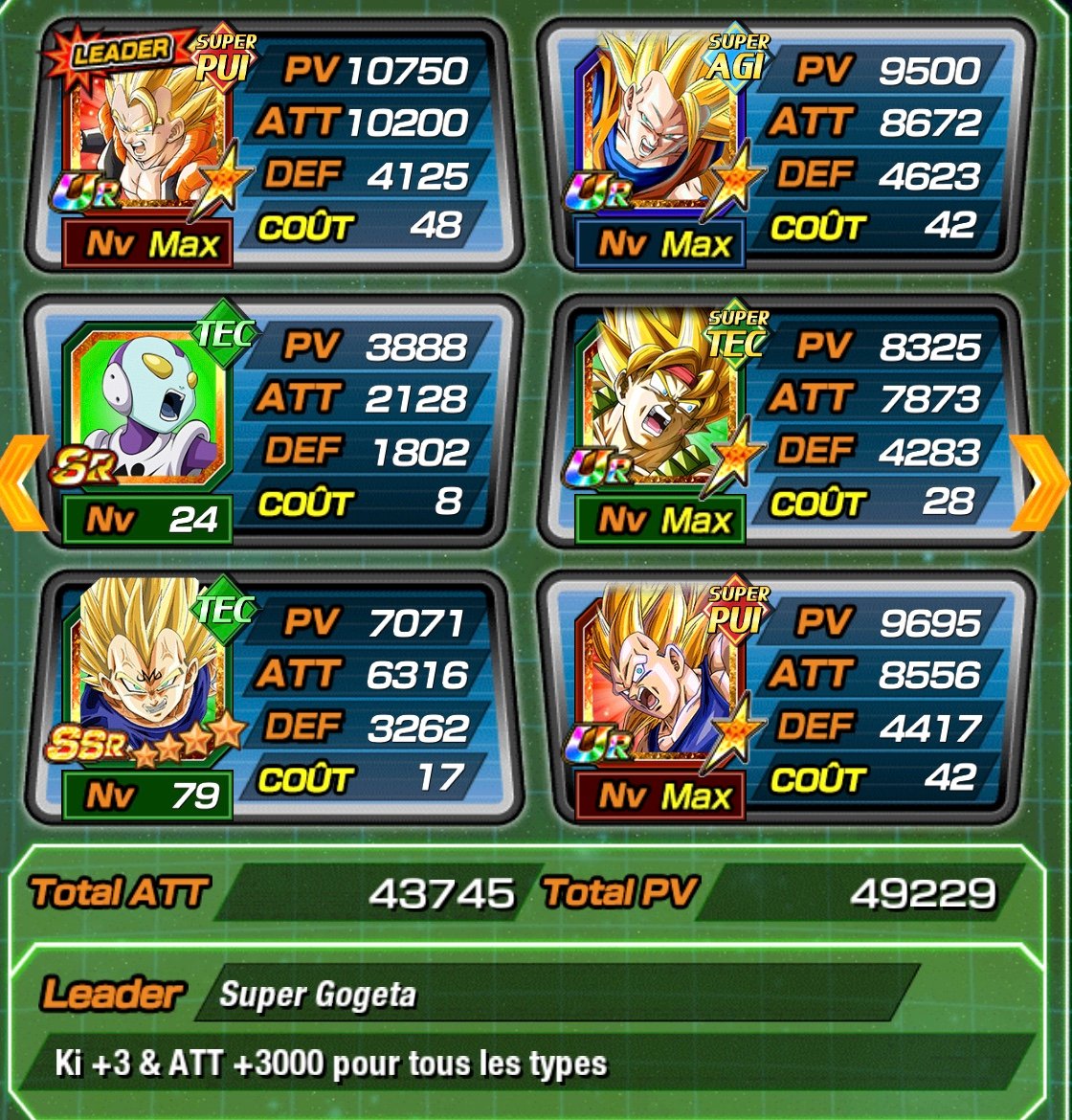Select the level 24 SR TEC card
The image size is (1072, 1120).
coord(273,424)
